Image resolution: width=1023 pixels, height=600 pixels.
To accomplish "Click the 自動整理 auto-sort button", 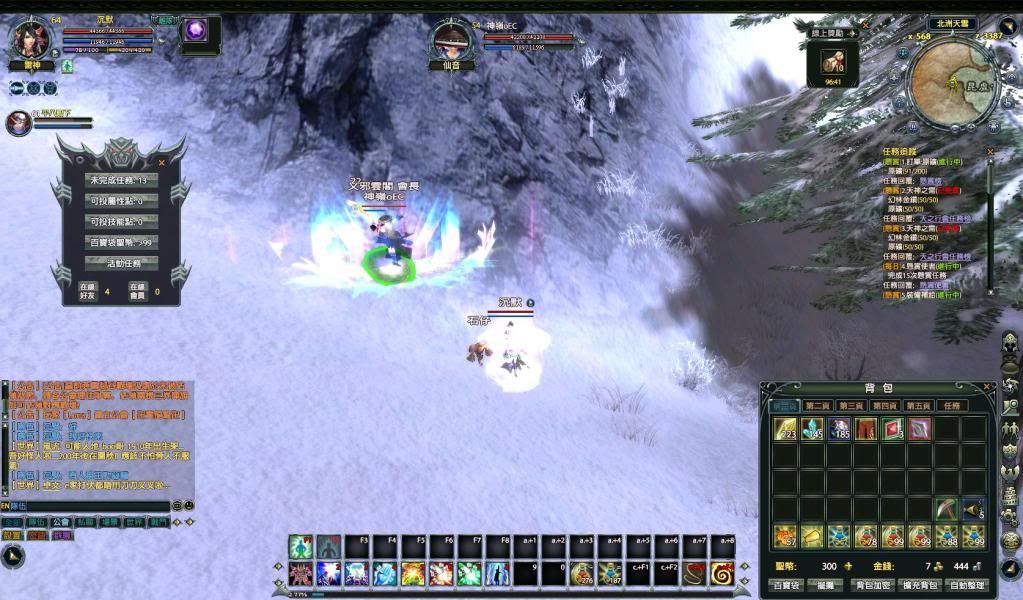I will (x=967, y=585).
